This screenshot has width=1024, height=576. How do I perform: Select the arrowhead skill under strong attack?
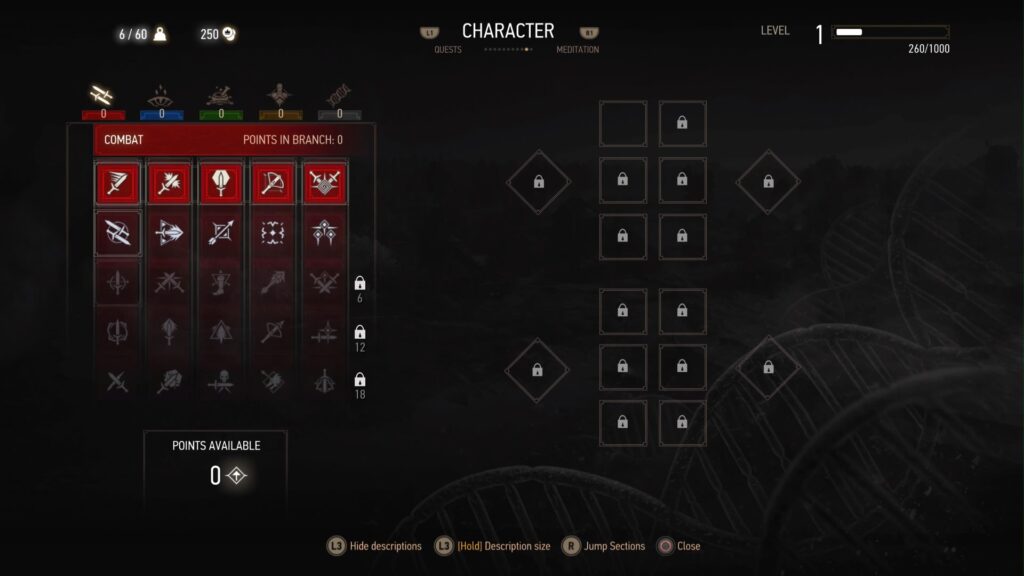(x=169, y=233)
